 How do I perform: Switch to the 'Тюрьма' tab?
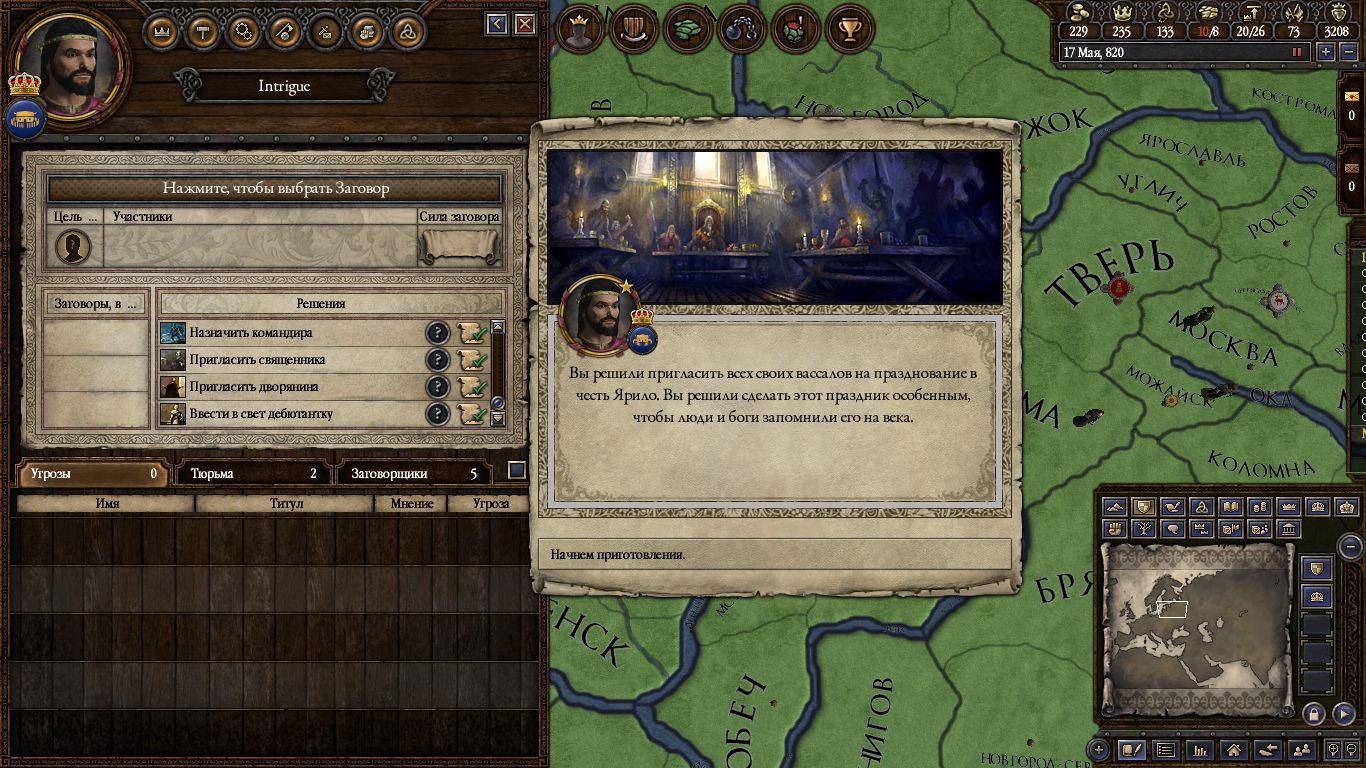(x=253, y=474)
